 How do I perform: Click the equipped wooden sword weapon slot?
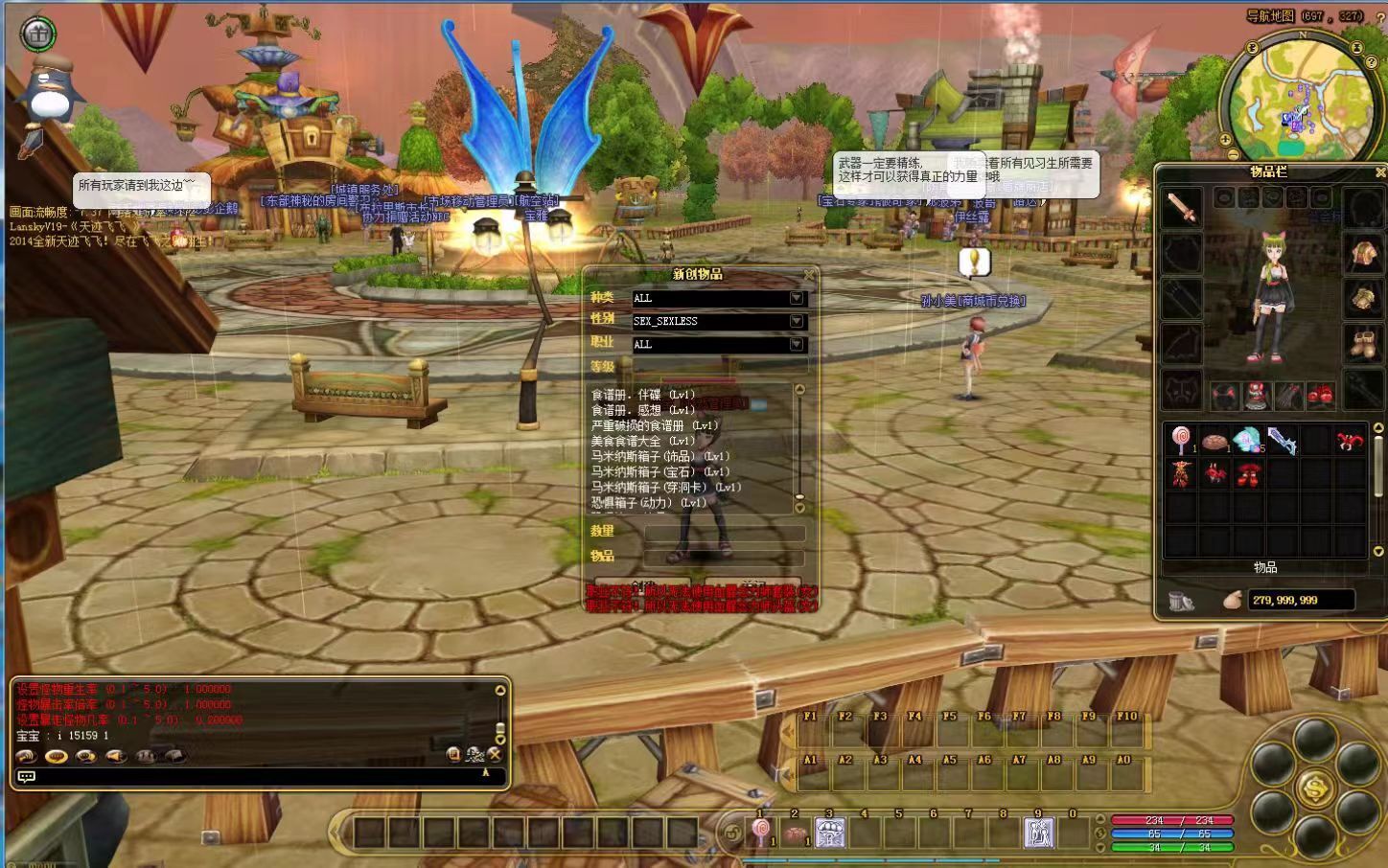click(x=1182, y=208)
